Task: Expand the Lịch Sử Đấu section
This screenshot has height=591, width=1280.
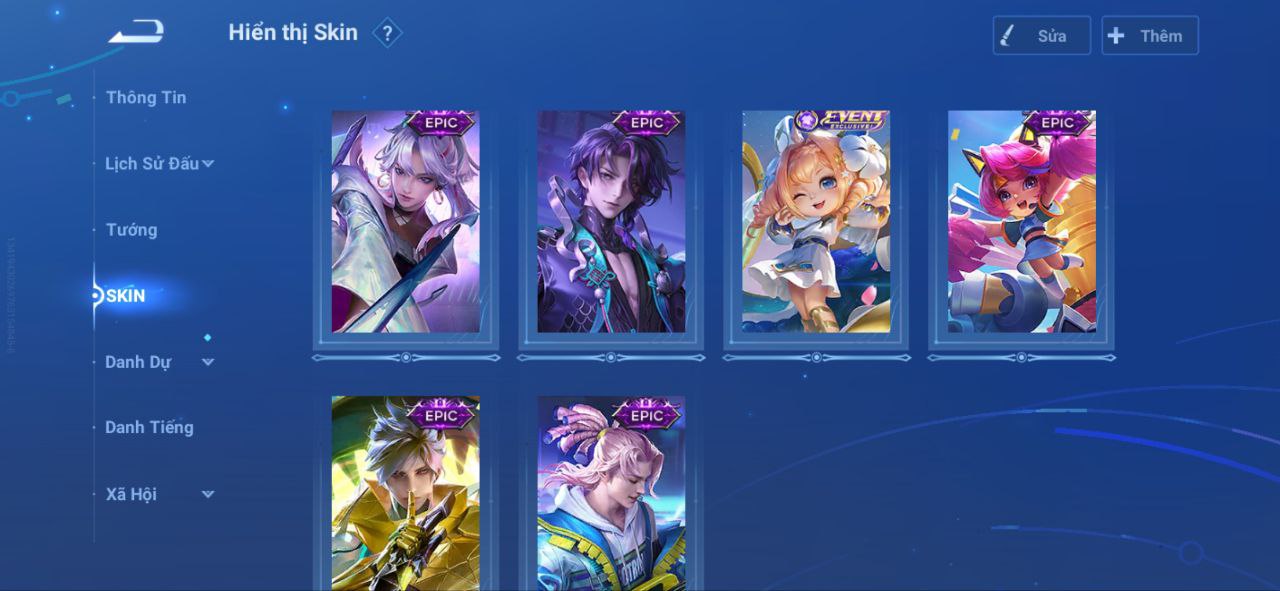Action: coord(159,163)
